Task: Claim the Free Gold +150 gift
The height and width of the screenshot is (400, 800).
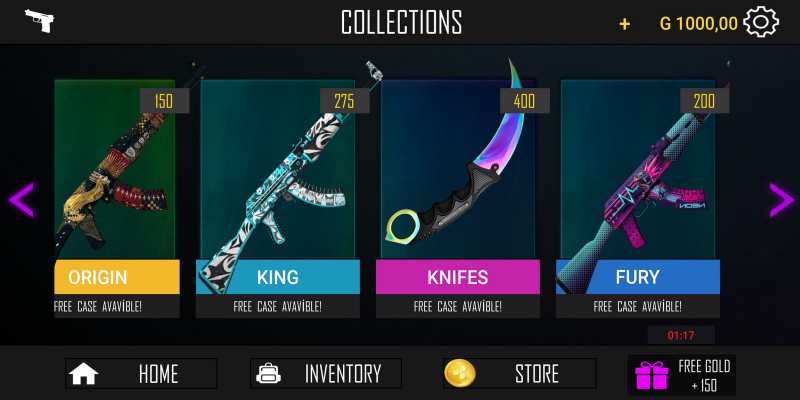Action: (x=689, y=375)
